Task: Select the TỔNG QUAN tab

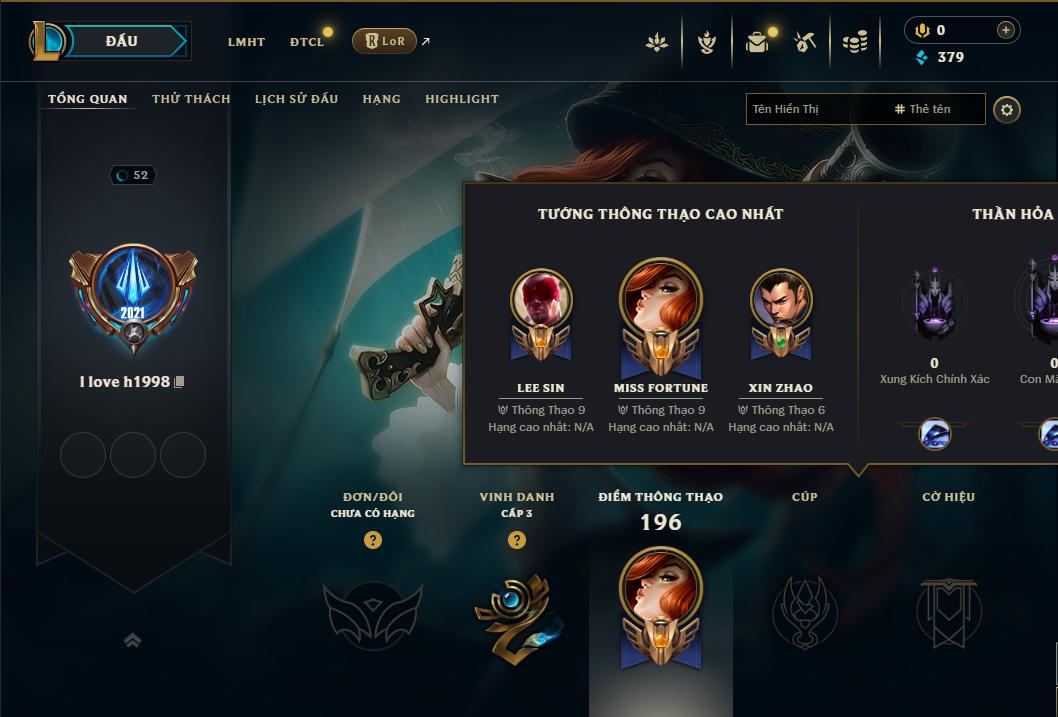Action: 88,99
